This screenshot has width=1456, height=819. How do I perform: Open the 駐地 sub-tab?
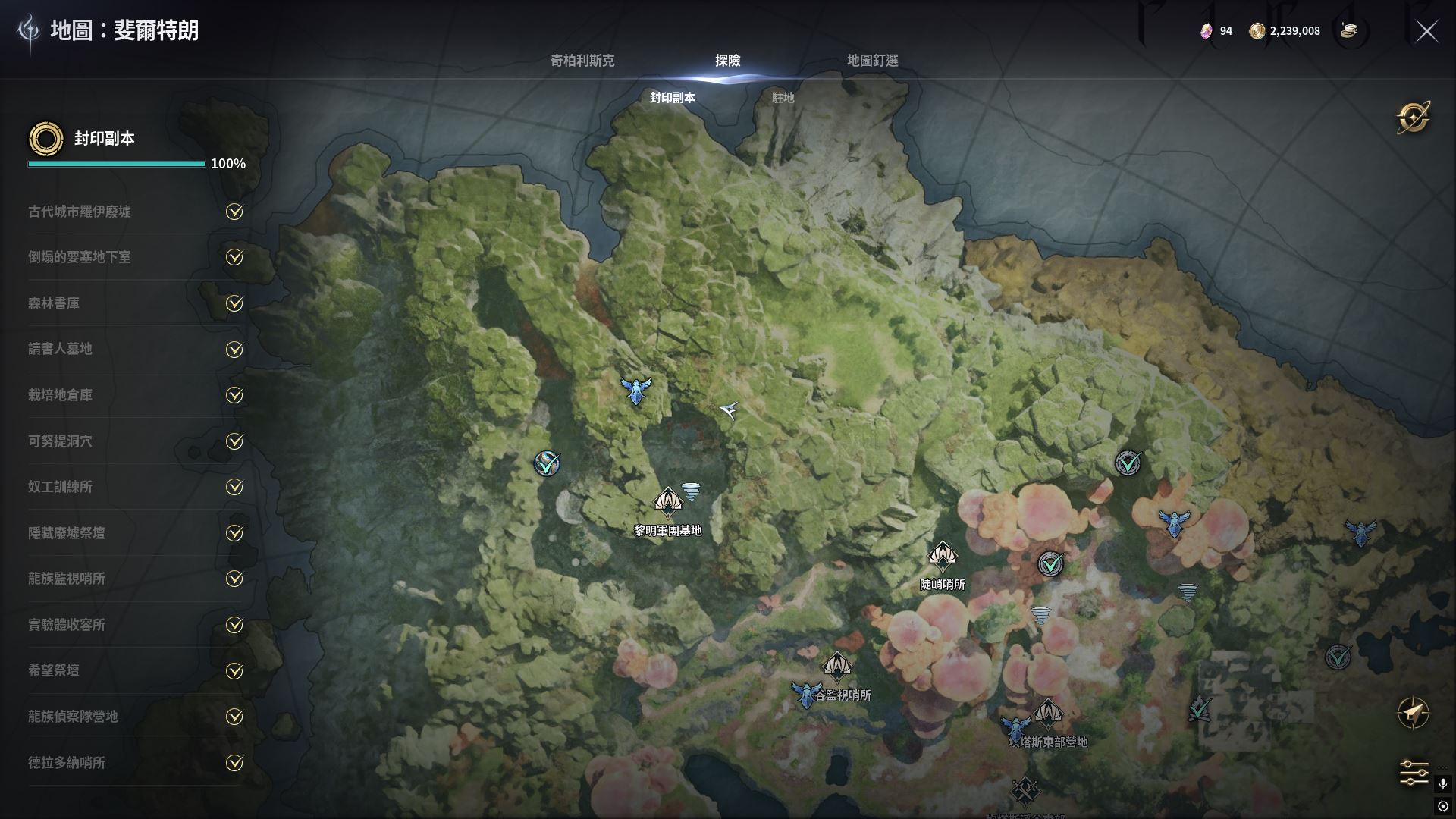783,98
